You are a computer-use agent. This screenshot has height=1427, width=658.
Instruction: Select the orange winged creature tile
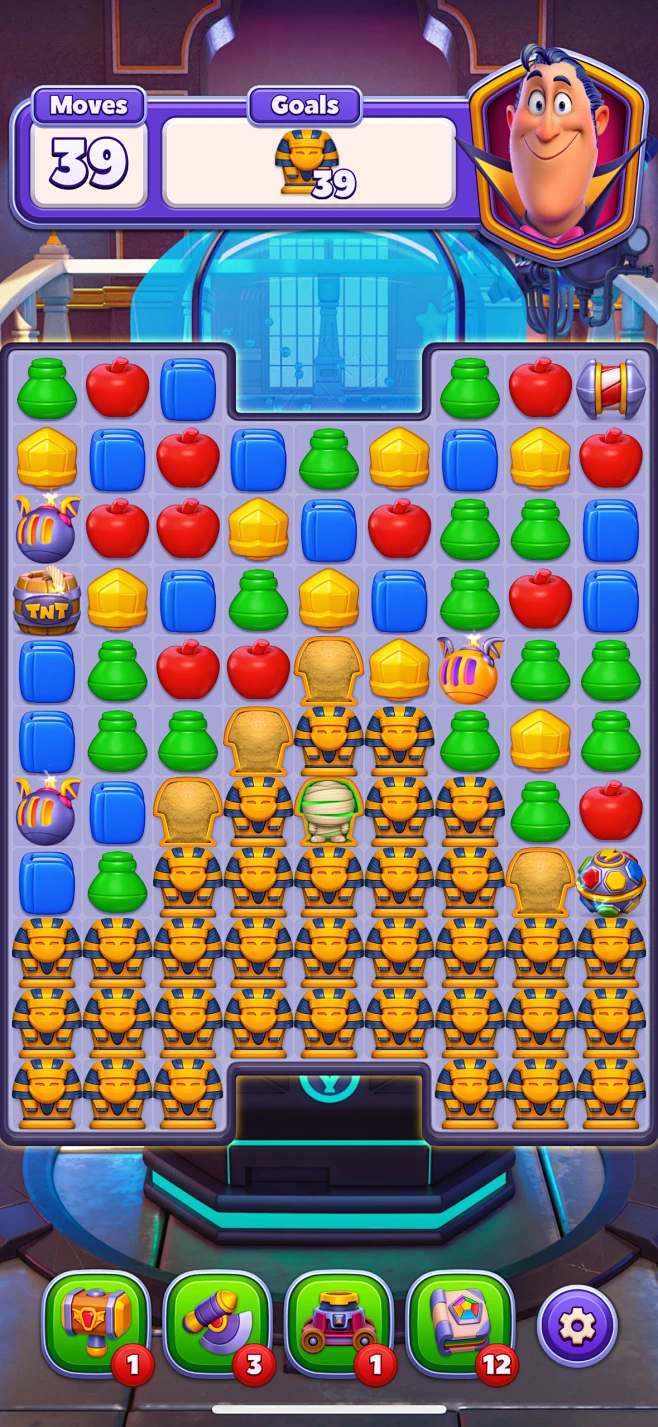(x=469, y=669)
